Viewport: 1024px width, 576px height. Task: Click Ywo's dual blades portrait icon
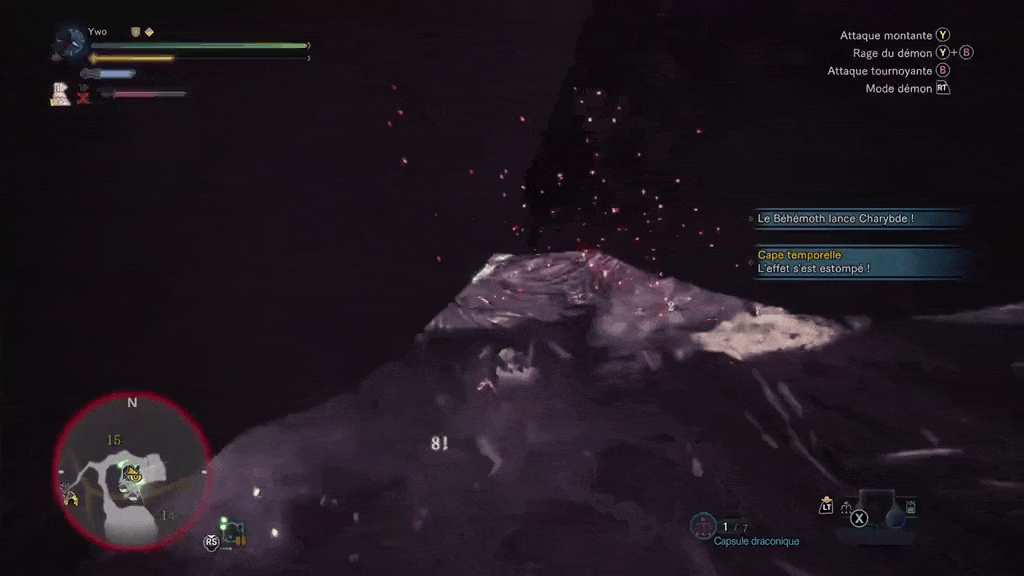pyautogui.click(x=71, y=42)
